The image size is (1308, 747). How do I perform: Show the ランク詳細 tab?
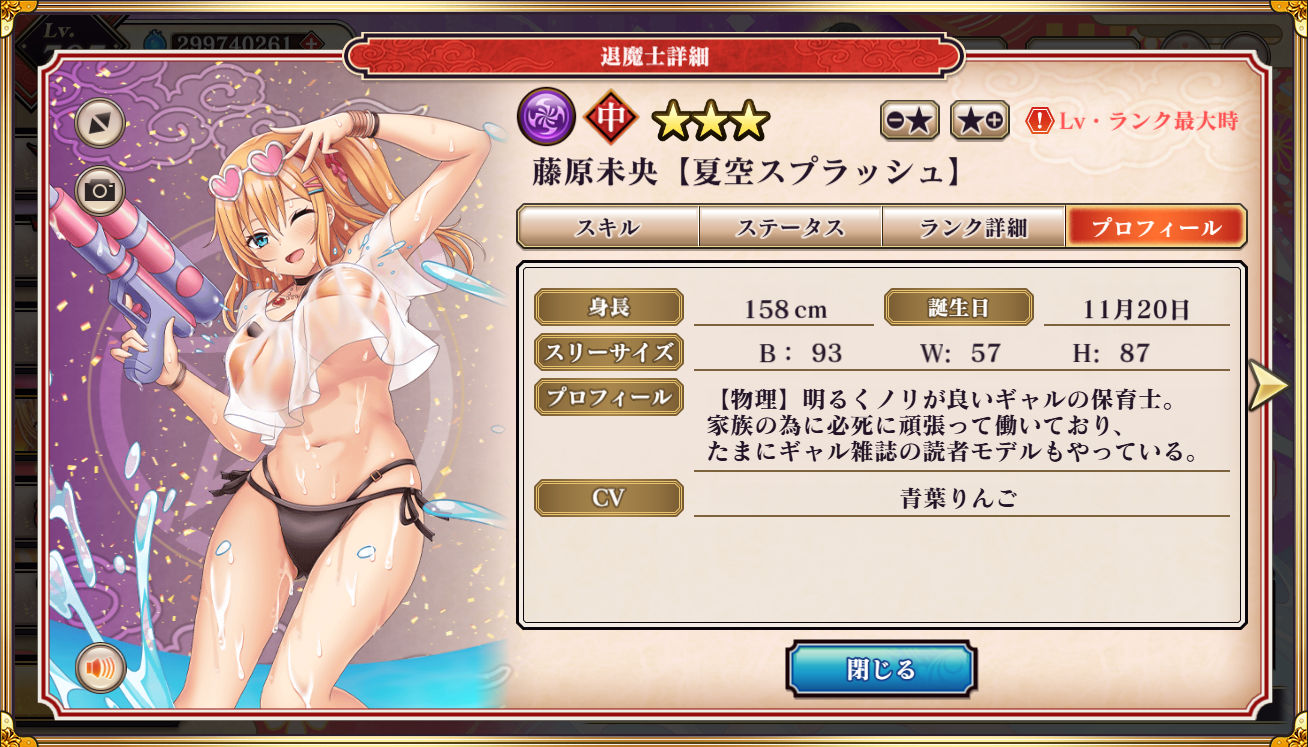tap(973, 227)
